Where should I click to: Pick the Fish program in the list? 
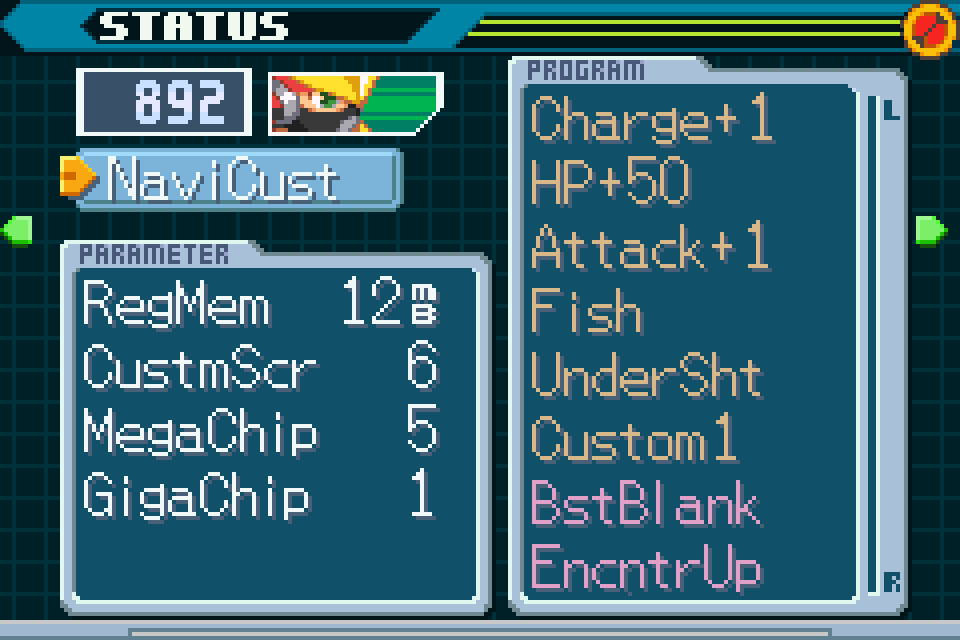586,311
